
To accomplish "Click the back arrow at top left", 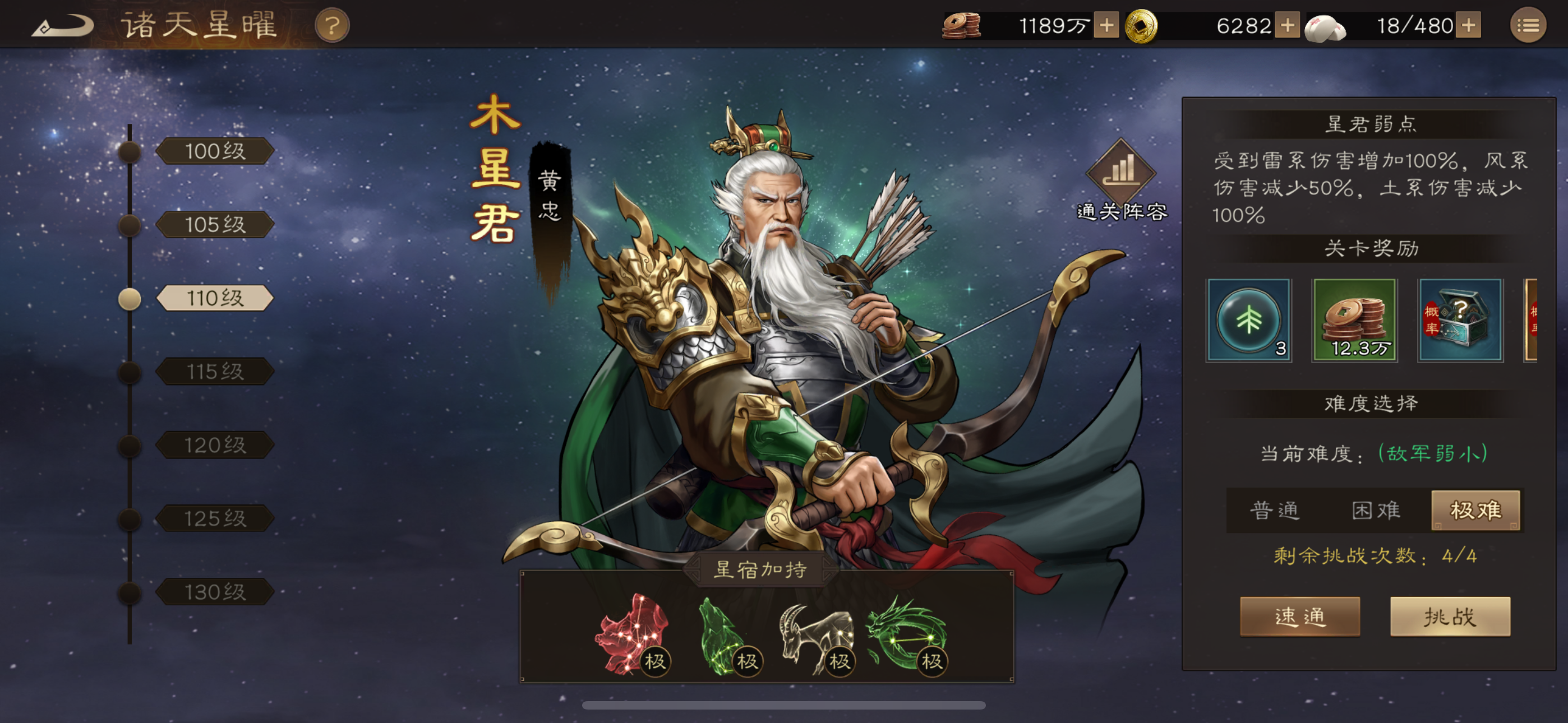I will 64,26.
